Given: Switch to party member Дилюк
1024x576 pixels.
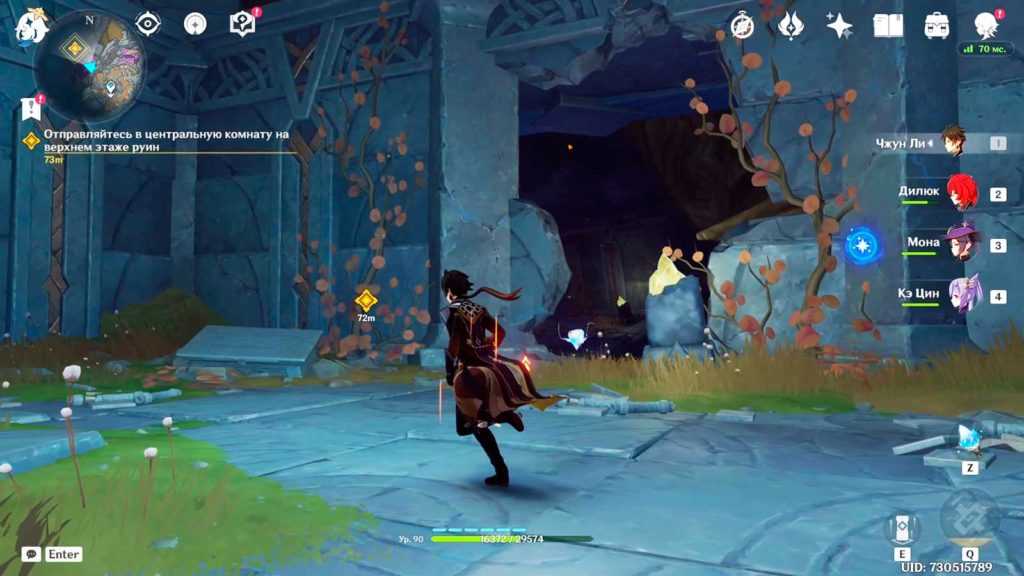Looking at the screenshot, I should [962, 193].
